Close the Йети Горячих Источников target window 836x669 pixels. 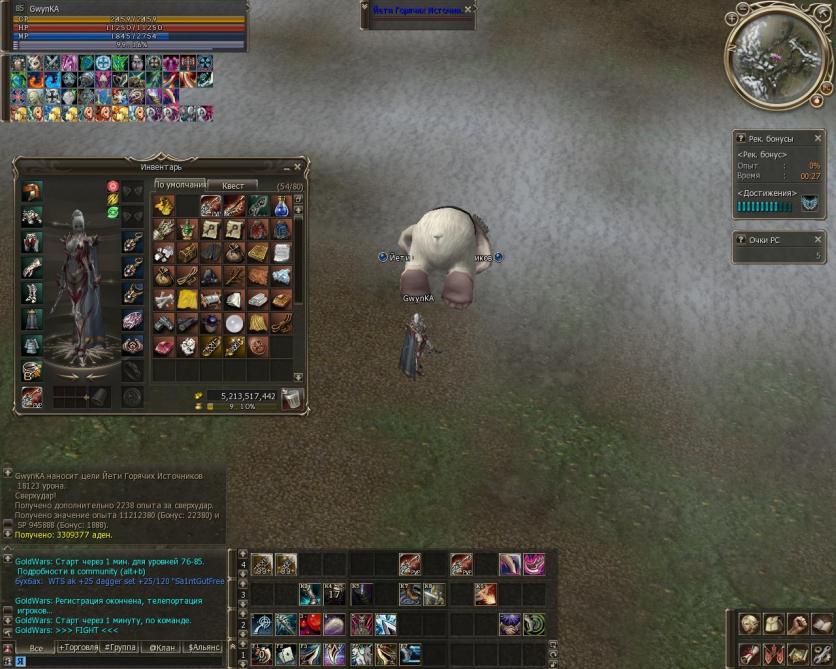tap(469, 9)
